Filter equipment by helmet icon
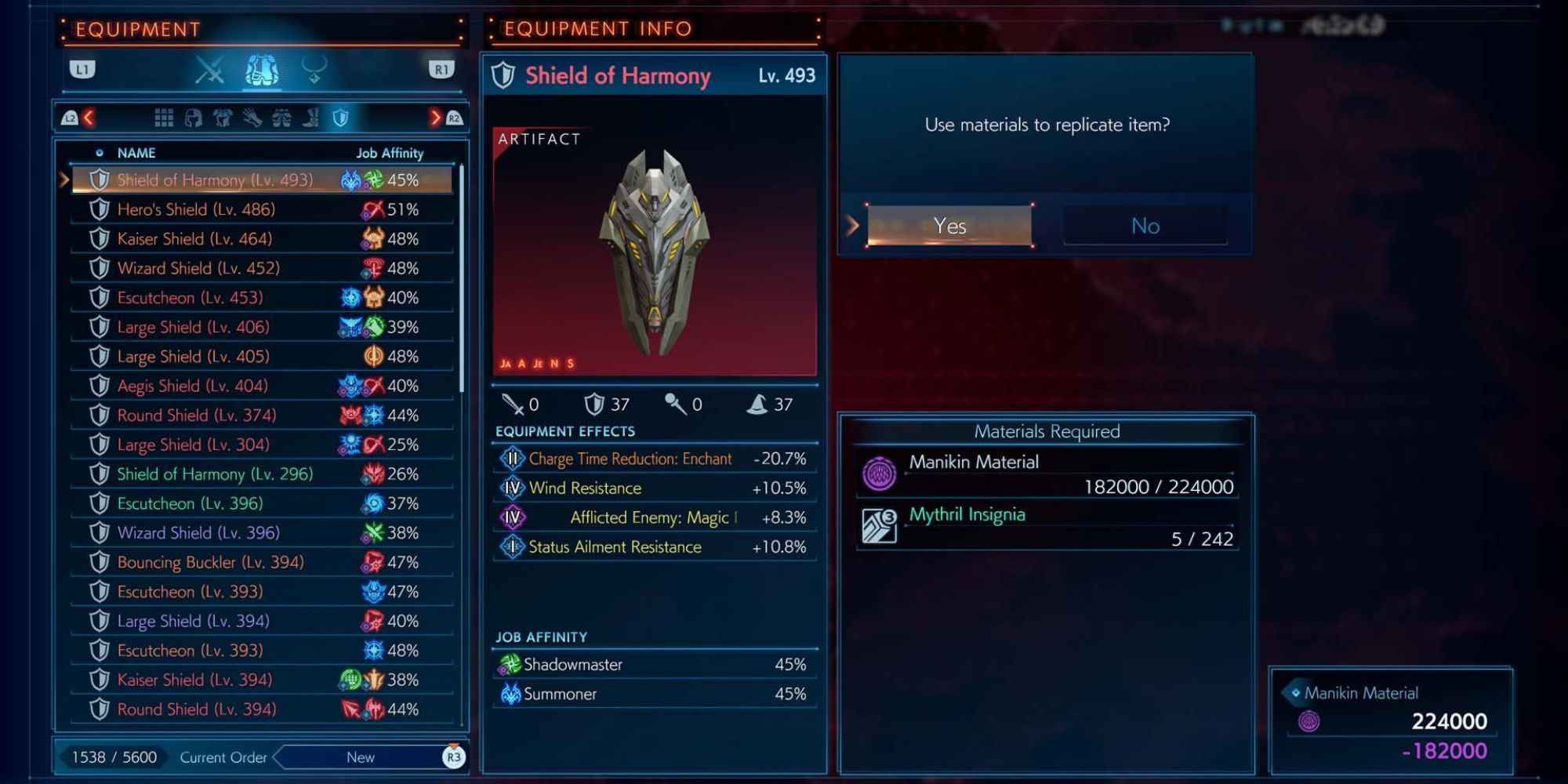 (x=193, y=118)
